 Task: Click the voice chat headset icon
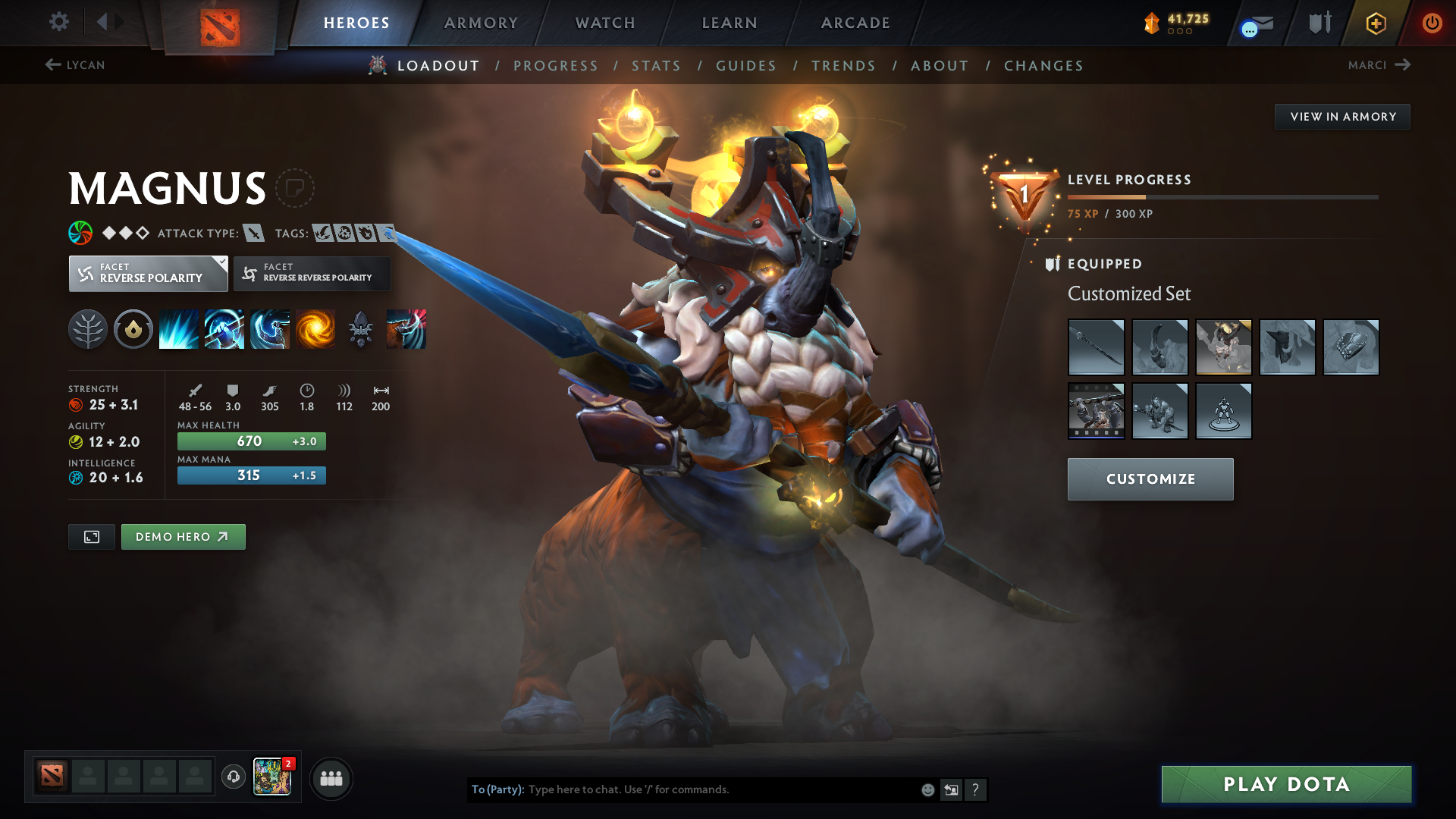(234, 778)
